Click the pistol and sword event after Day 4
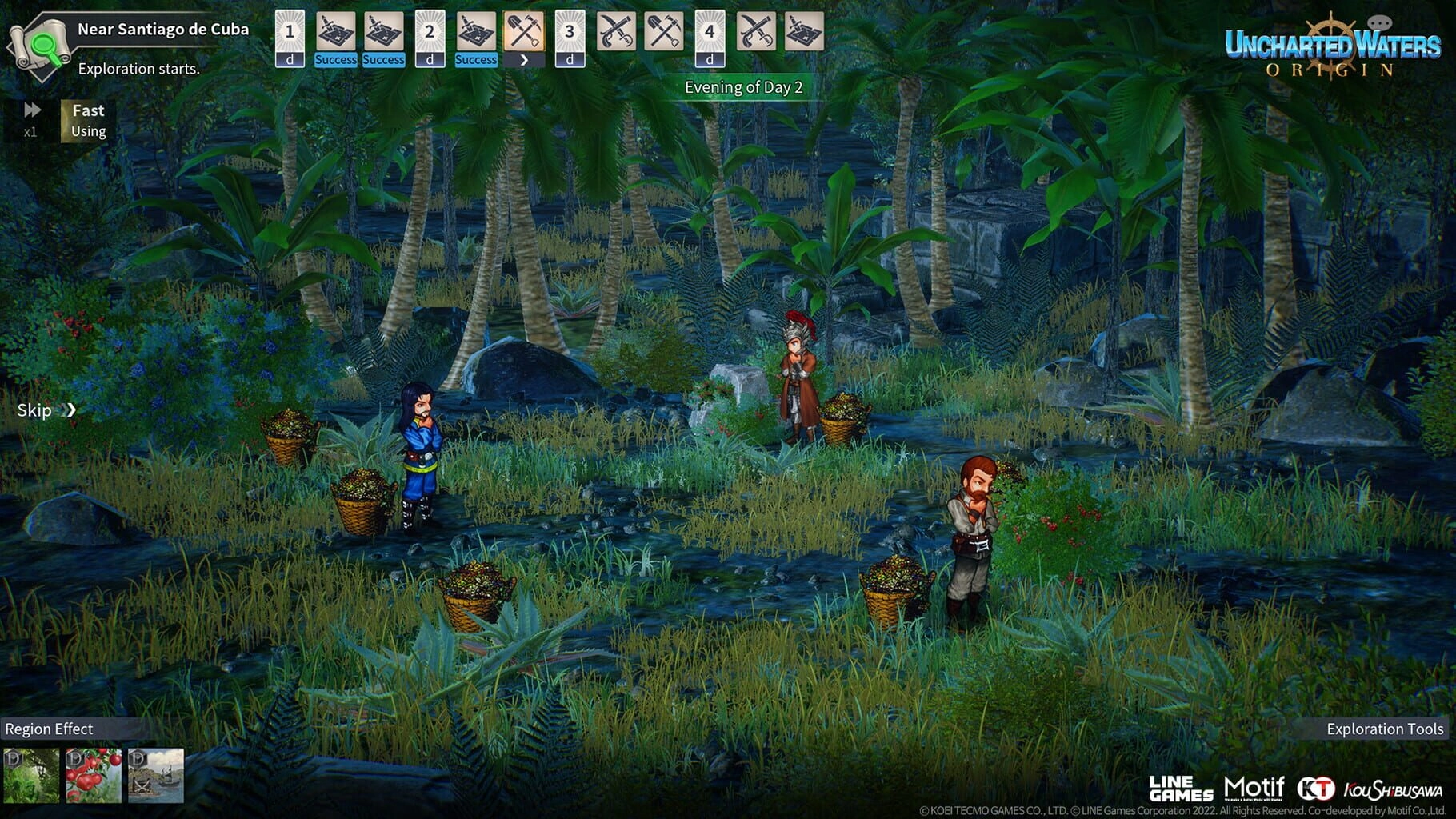Screen dimensions: 1456x819 (x=756, y=32)
